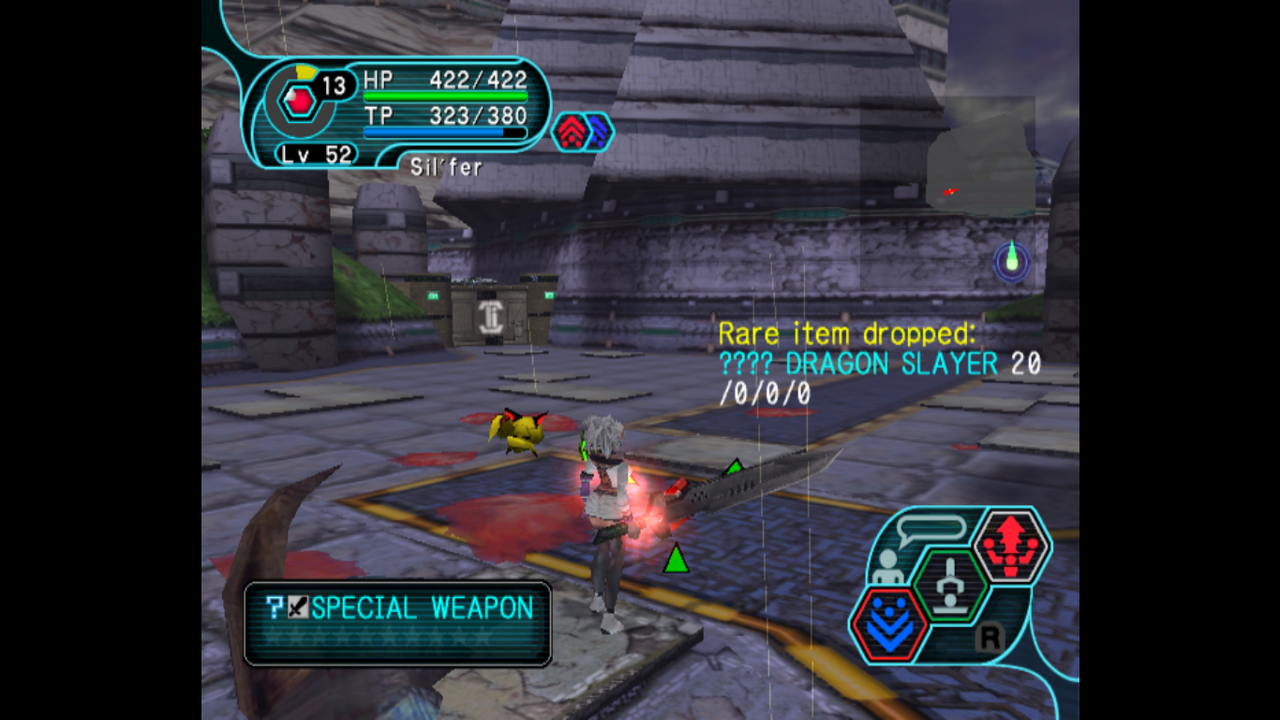The image size is (1280, 720).
Task: Select the SPECIAL WEAPON item label box
Action: (x=398, y=623)
